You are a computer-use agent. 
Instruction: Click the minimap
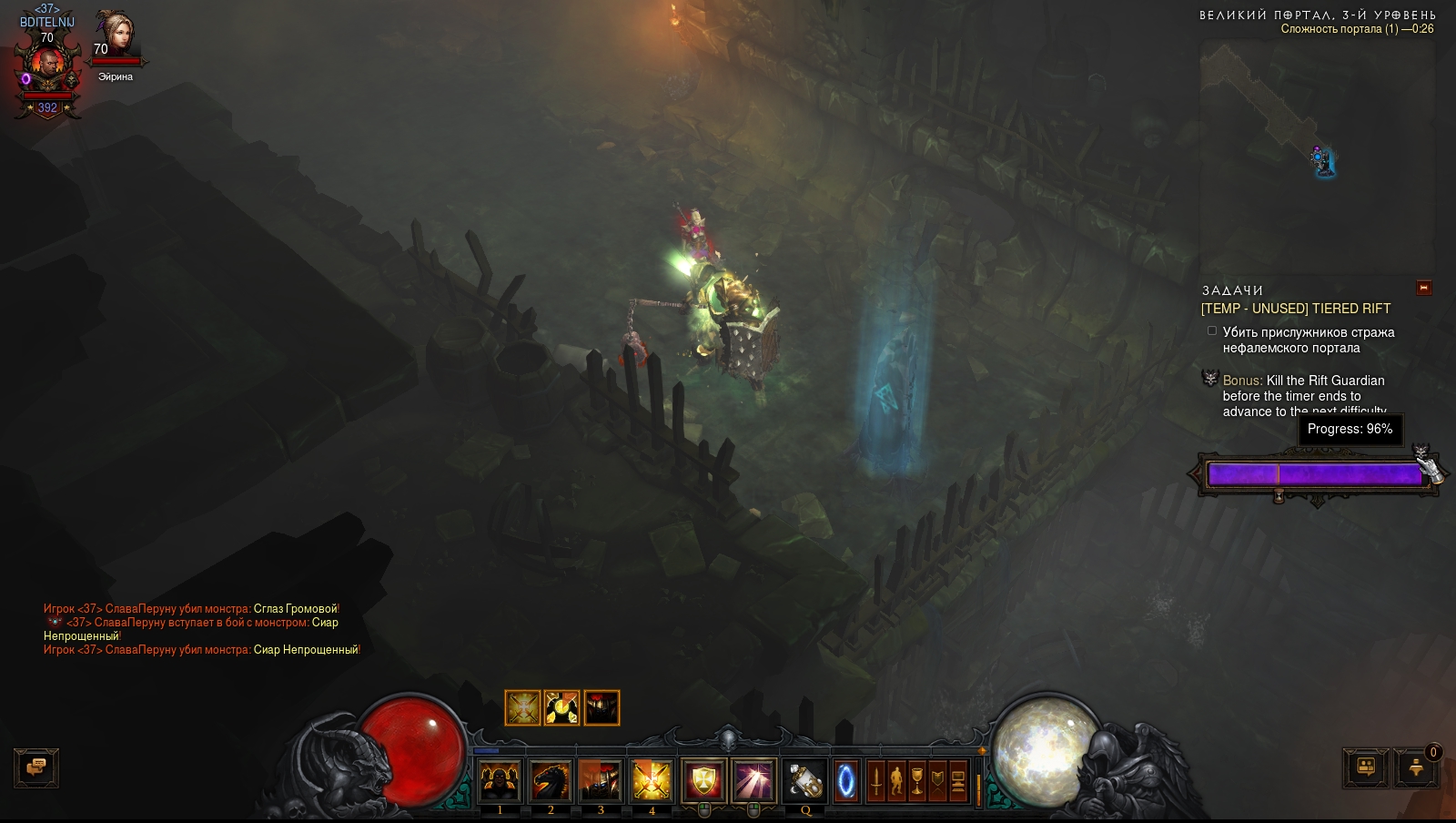pos(1317,157)
